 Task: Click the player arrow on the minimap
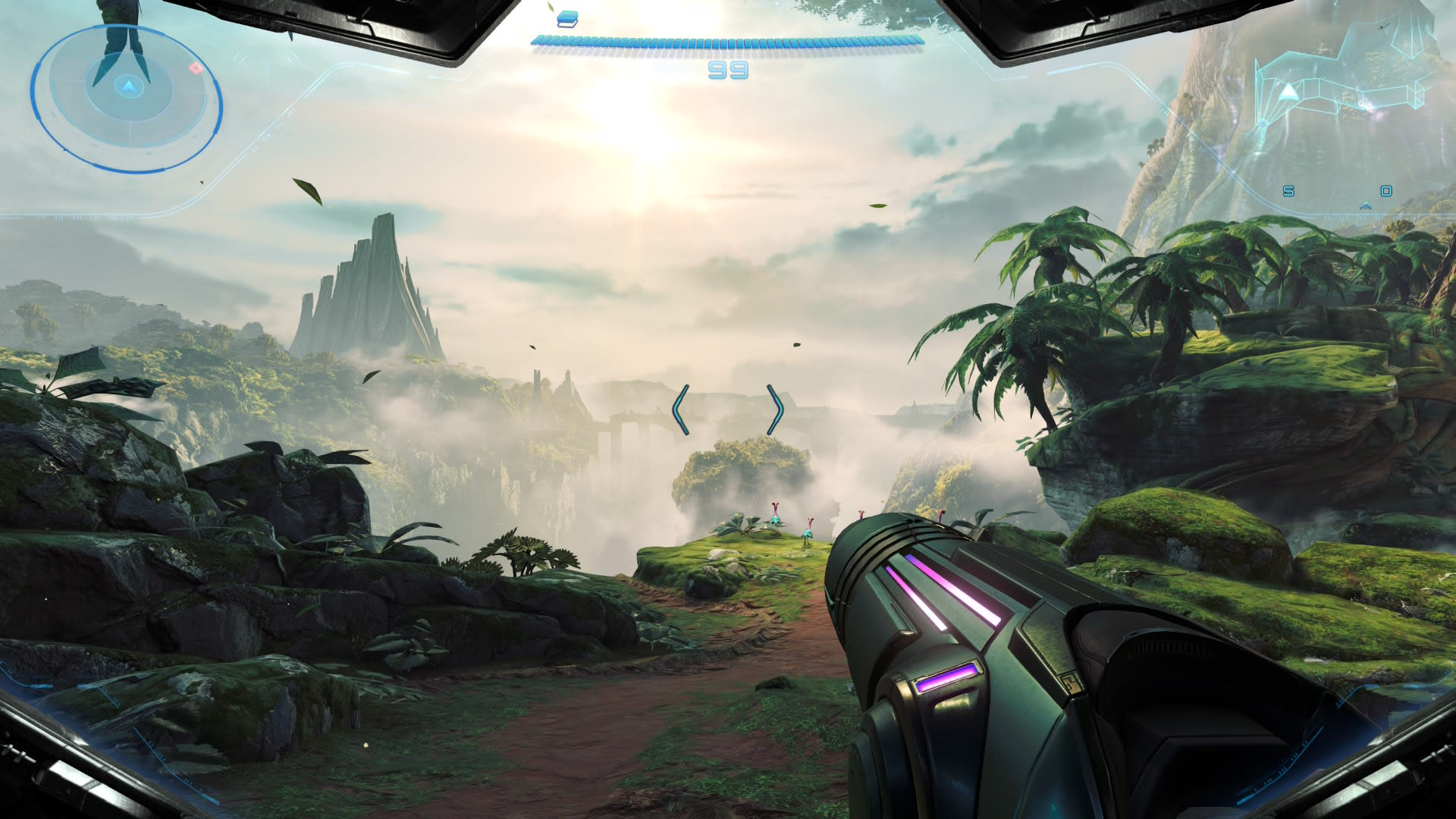(x=1288, y=93)
